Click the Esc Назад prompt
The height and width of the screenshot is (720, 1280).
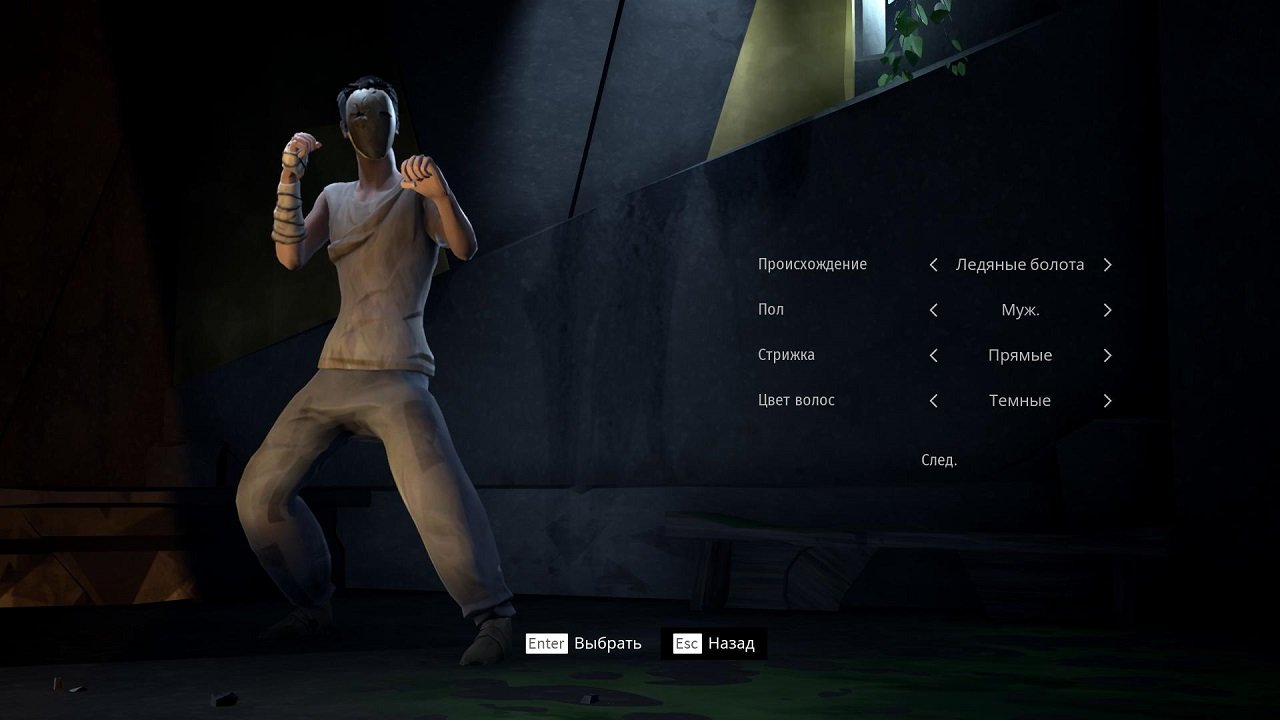click(x=714, y=643)
